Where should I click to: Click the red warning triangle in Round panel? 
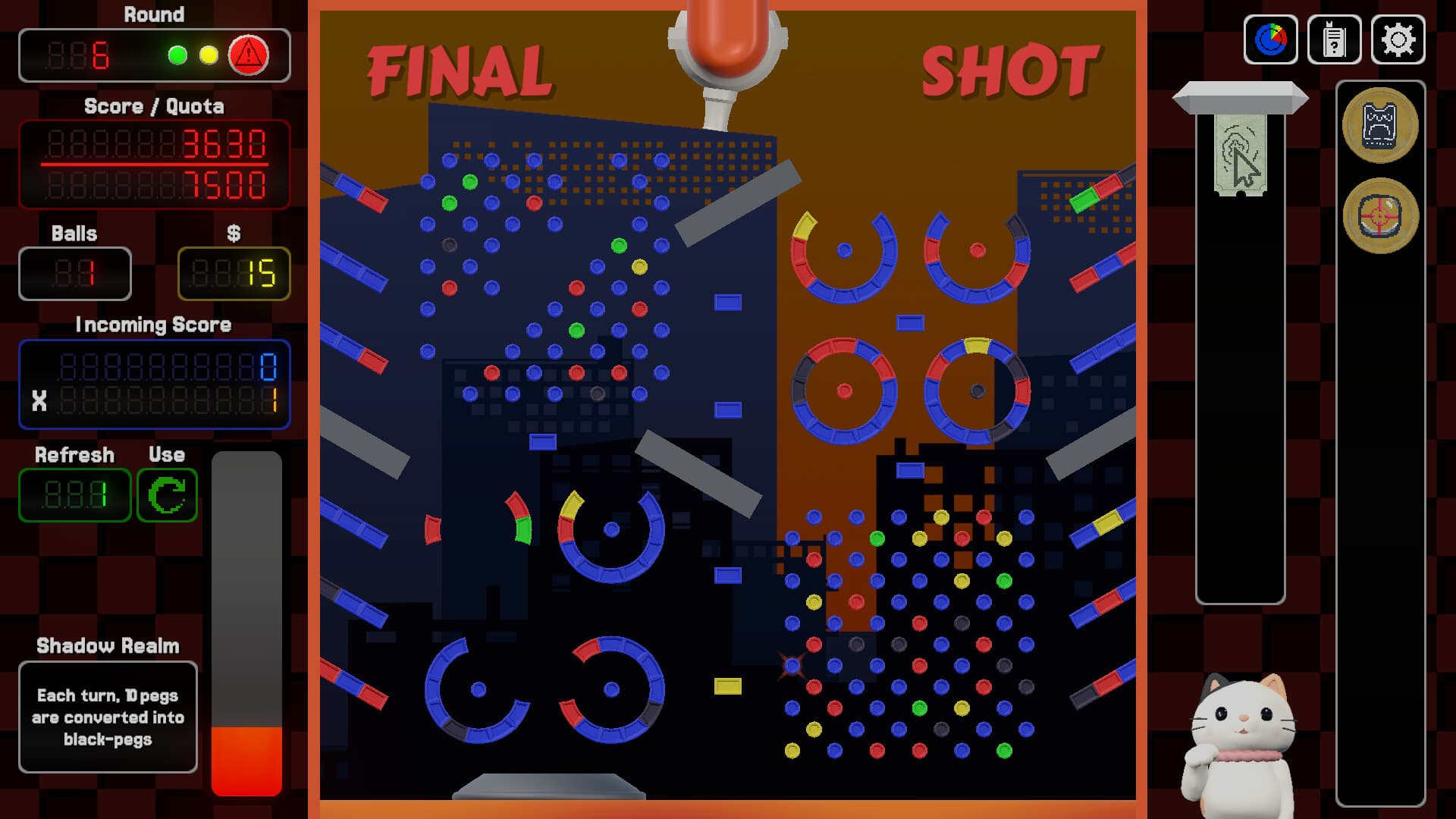[249, 54]
